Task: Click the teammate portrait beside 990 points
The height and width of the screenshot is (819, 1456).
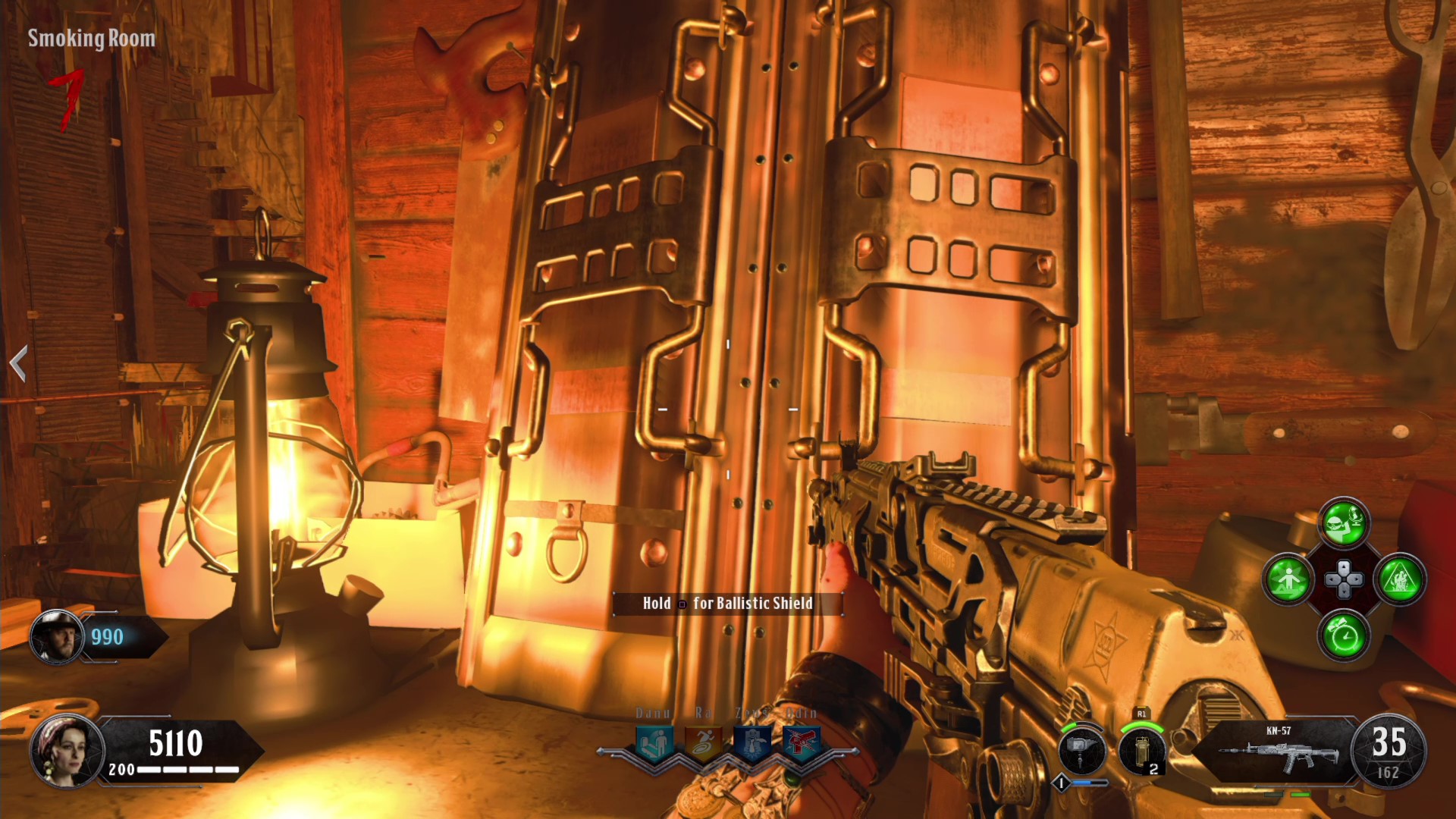Action: [x=57, y=637]
